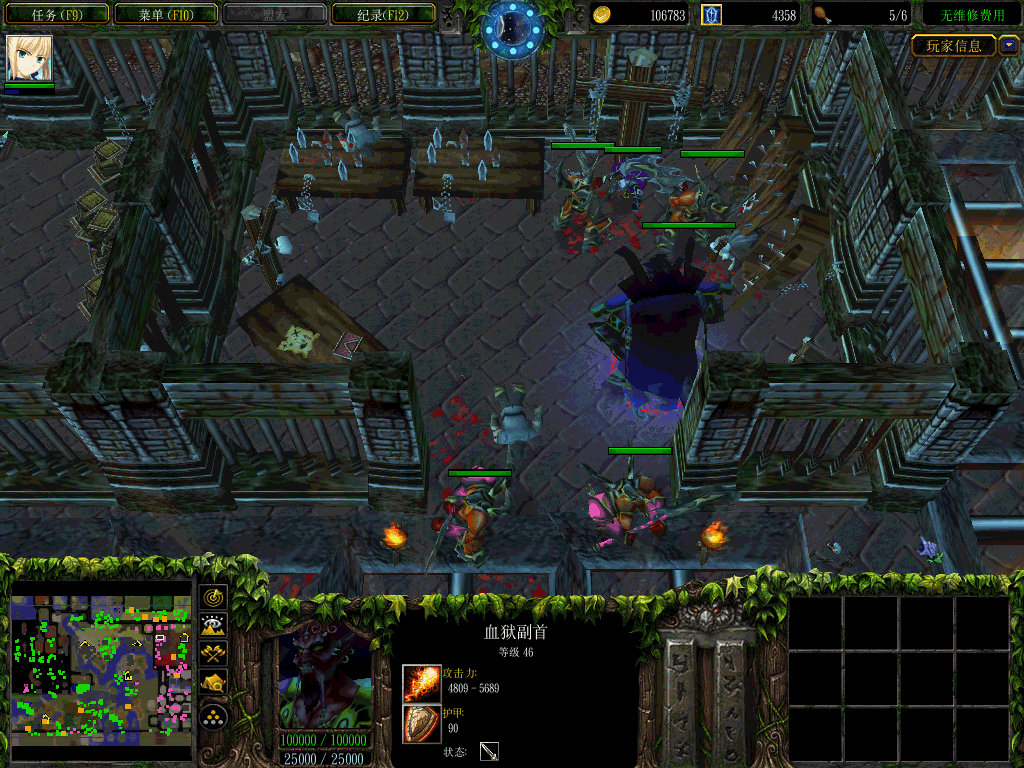1024x768 pixels.
Task: Toggle formation movement dots button
Action: click(214, 716)
